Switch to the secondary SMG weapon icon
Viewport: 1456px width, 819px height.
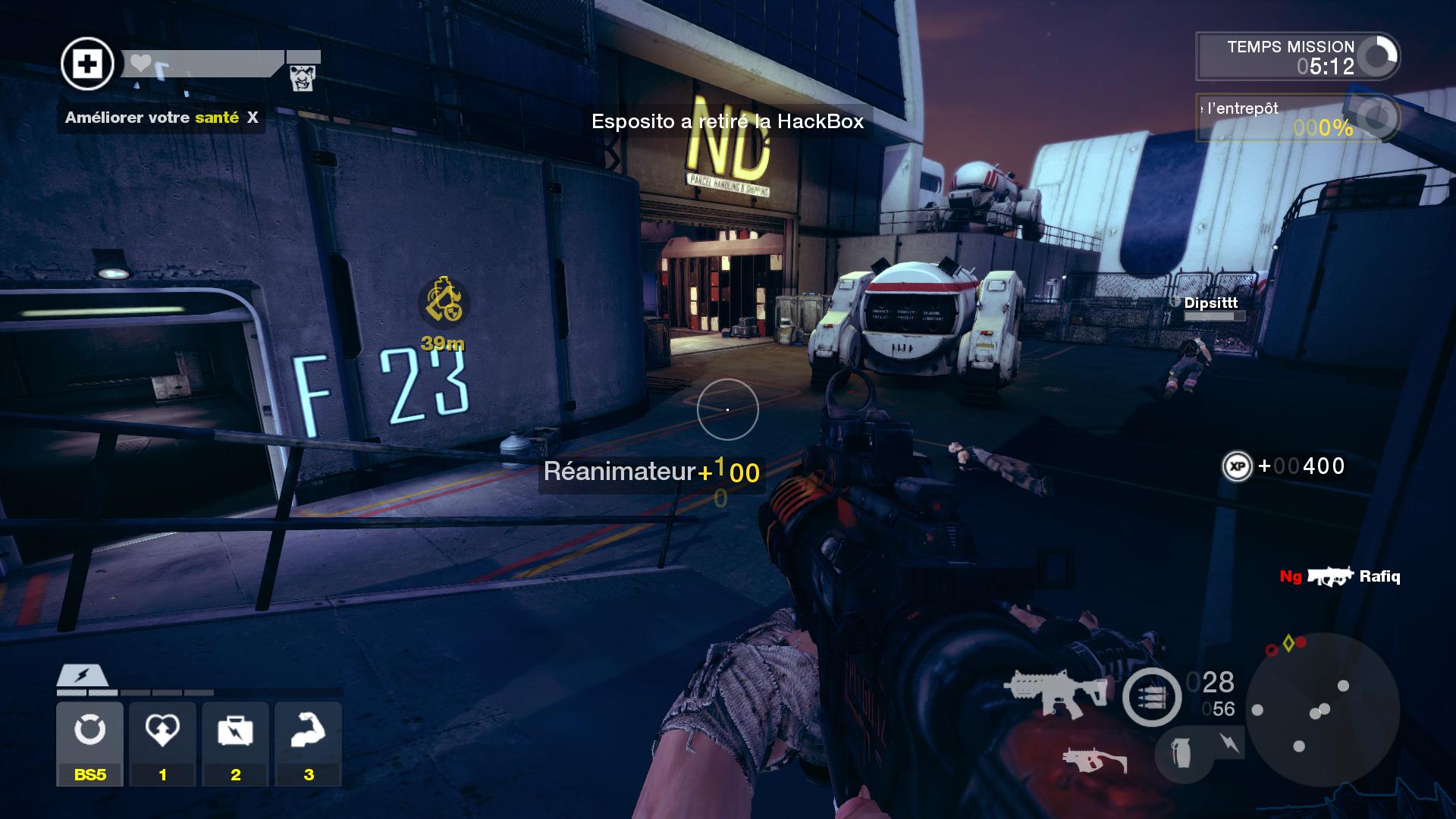click(1094, 759)
